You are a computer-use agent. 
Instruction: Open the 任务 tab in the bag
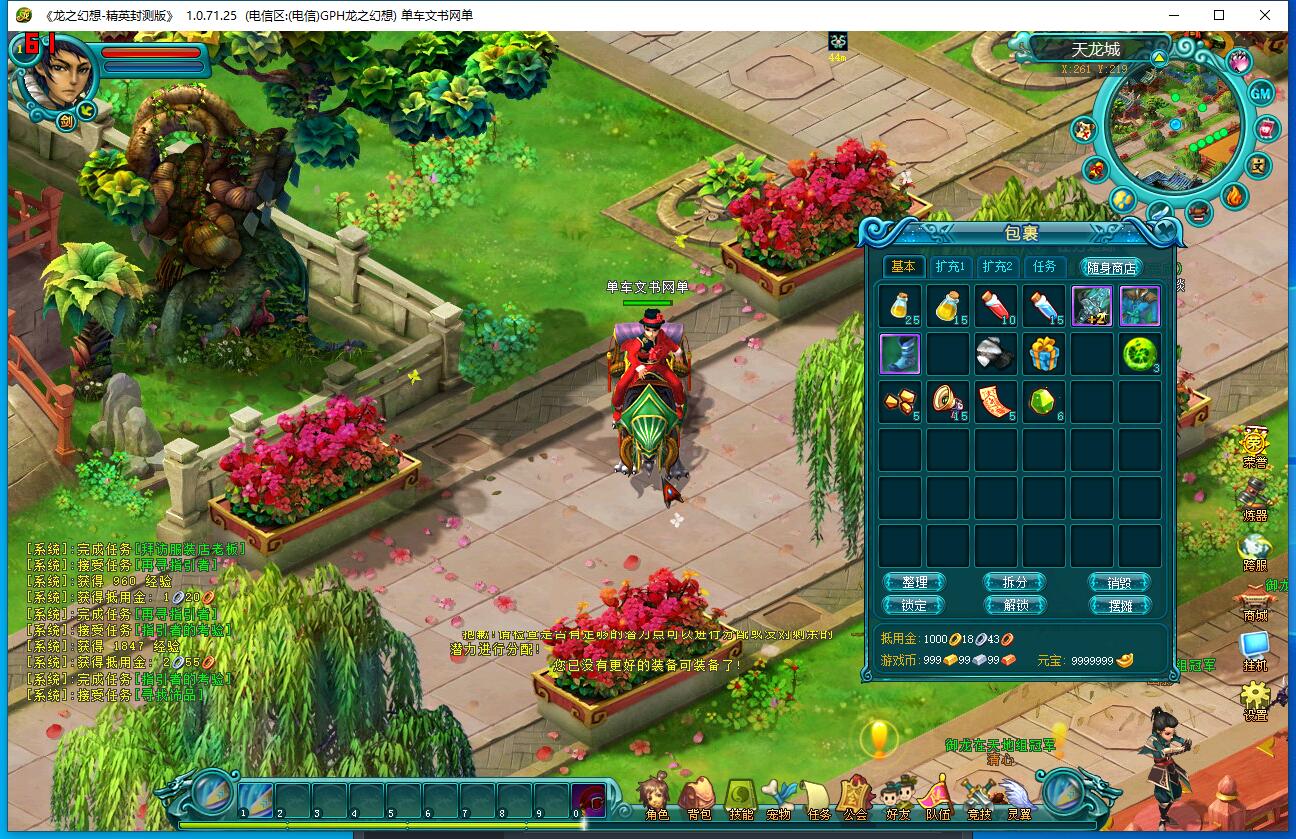click(1044, 267)
